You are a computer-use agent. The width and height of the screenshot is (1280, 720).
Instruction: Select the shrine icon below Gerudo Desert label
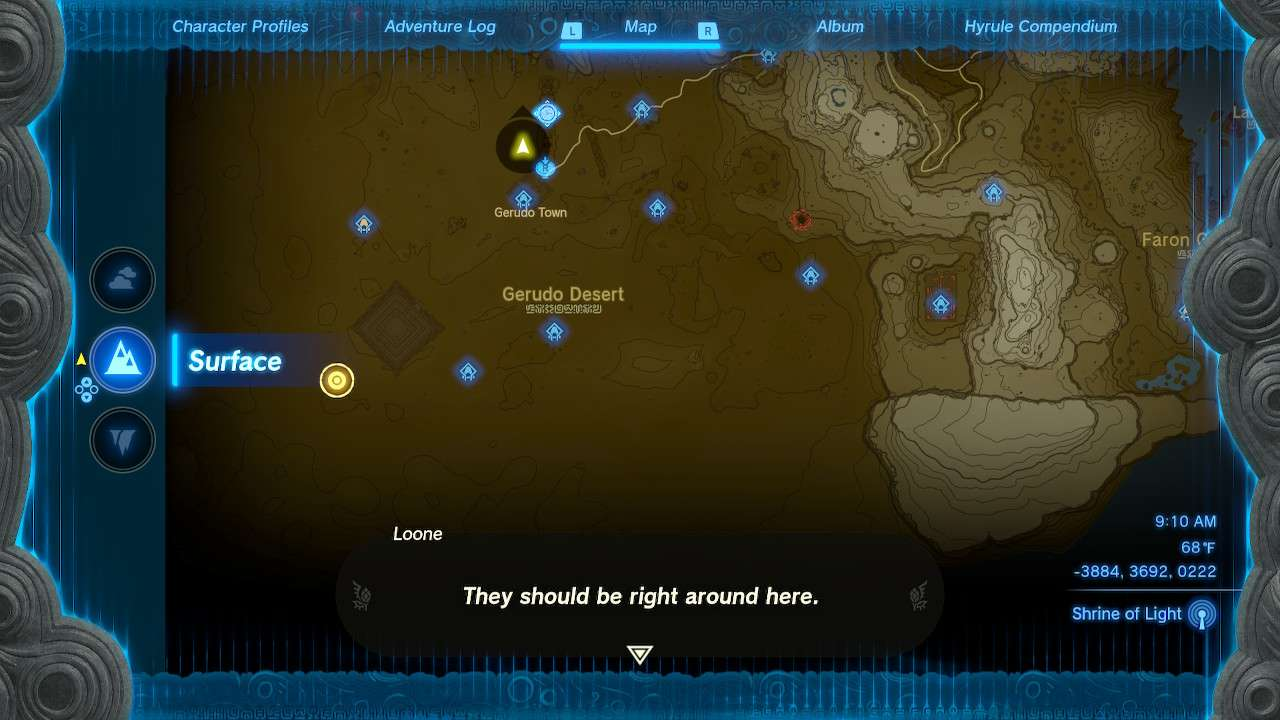555,331
